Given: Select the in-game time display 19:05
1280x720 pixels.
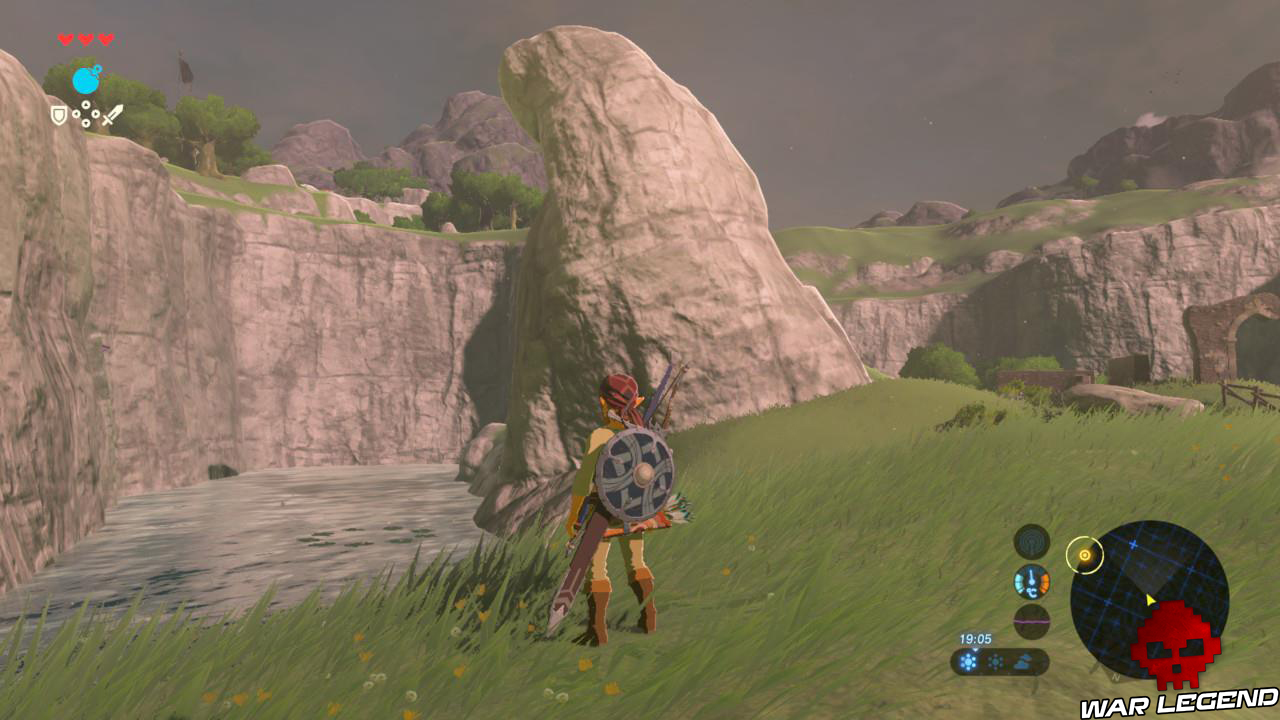Looking at the screenshot, I should [975, 637].
